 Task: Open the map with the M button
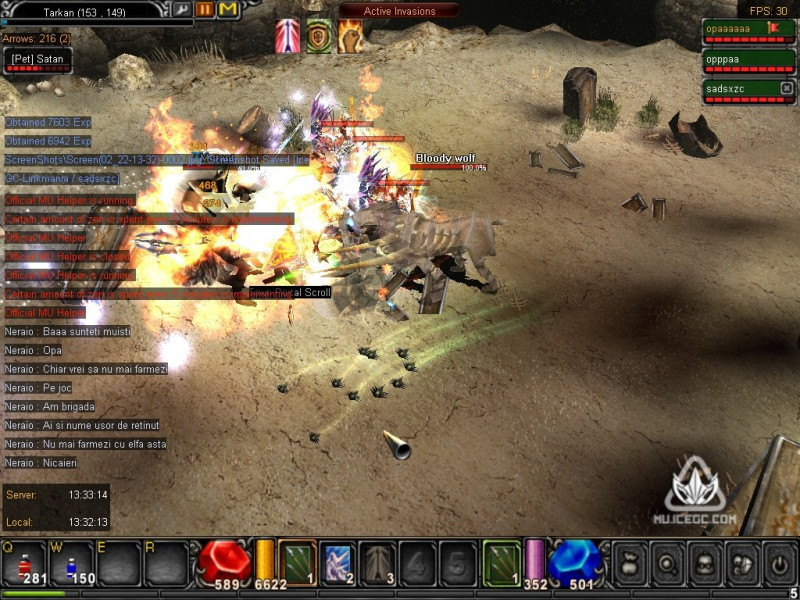[x=227, y=9]
